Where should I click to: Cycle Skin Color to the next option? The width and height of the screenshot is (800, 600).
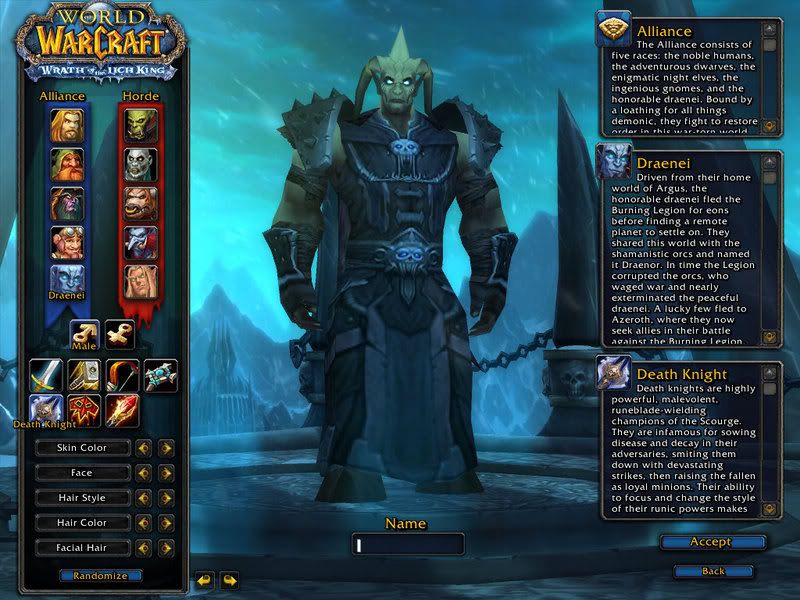[166, 448]
